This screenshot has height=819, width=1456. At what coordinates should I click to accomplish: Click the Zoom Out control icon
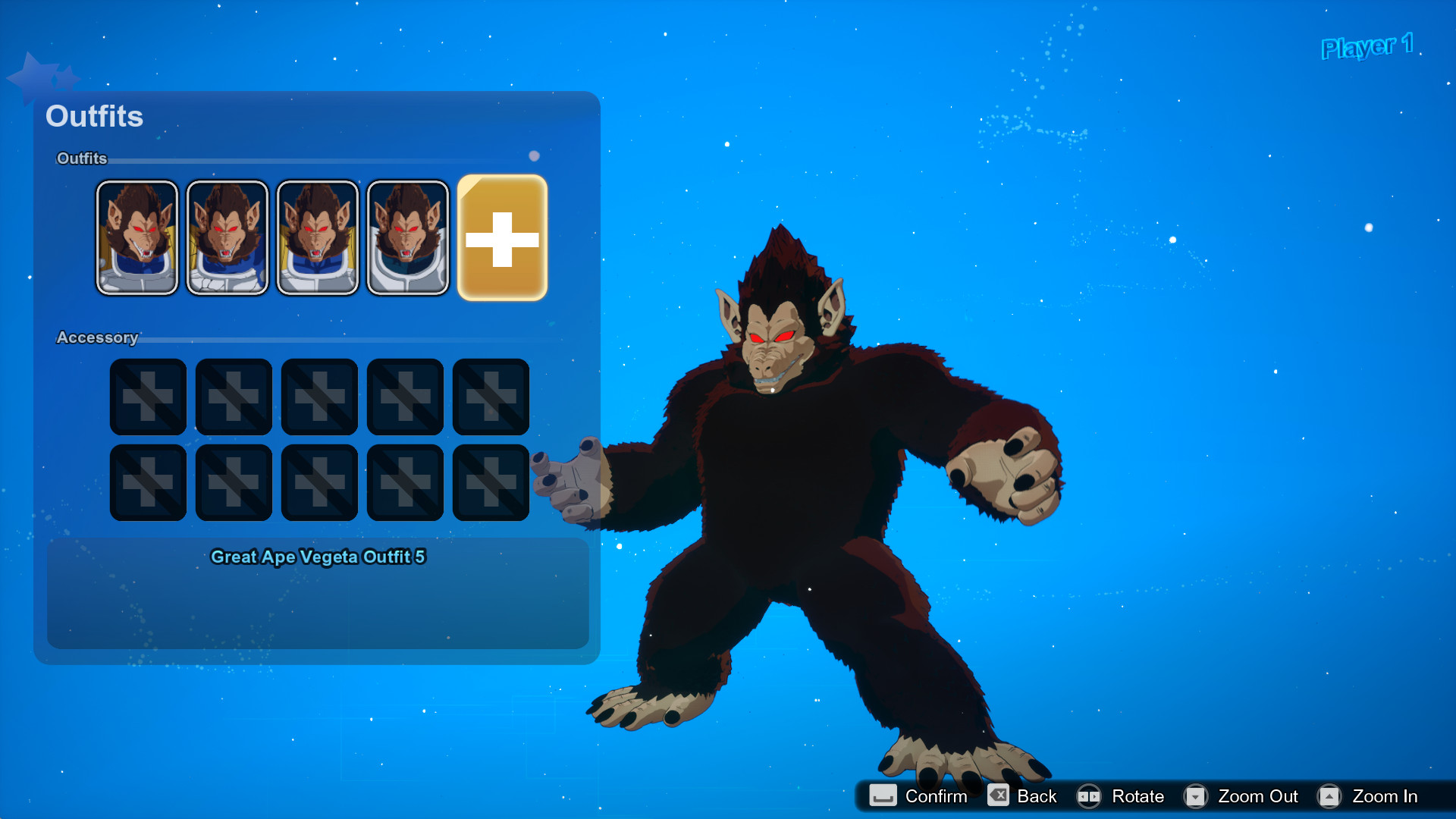pos(1196,796)
